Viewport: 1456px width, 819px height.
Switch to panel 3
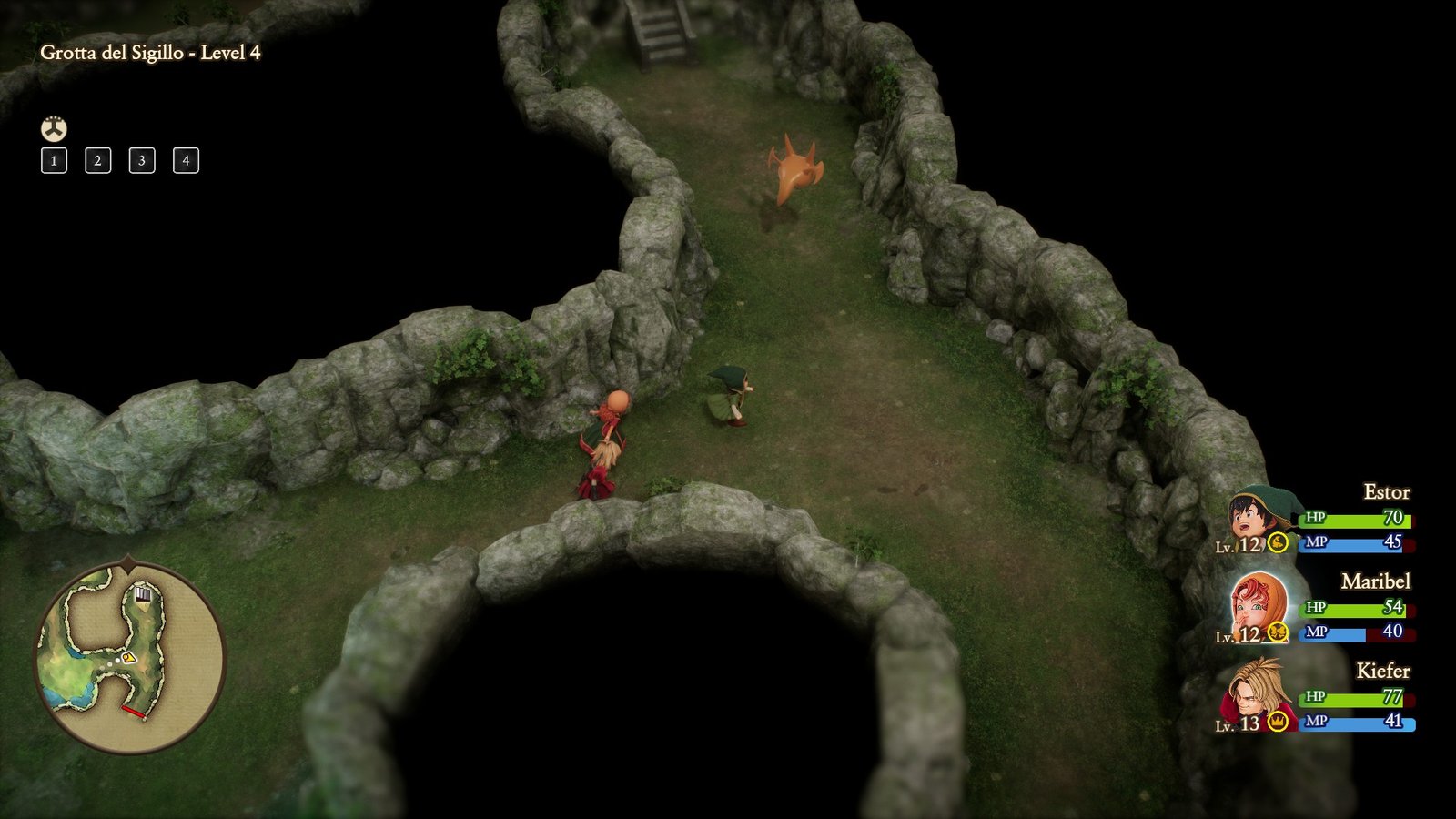point(142,161)
